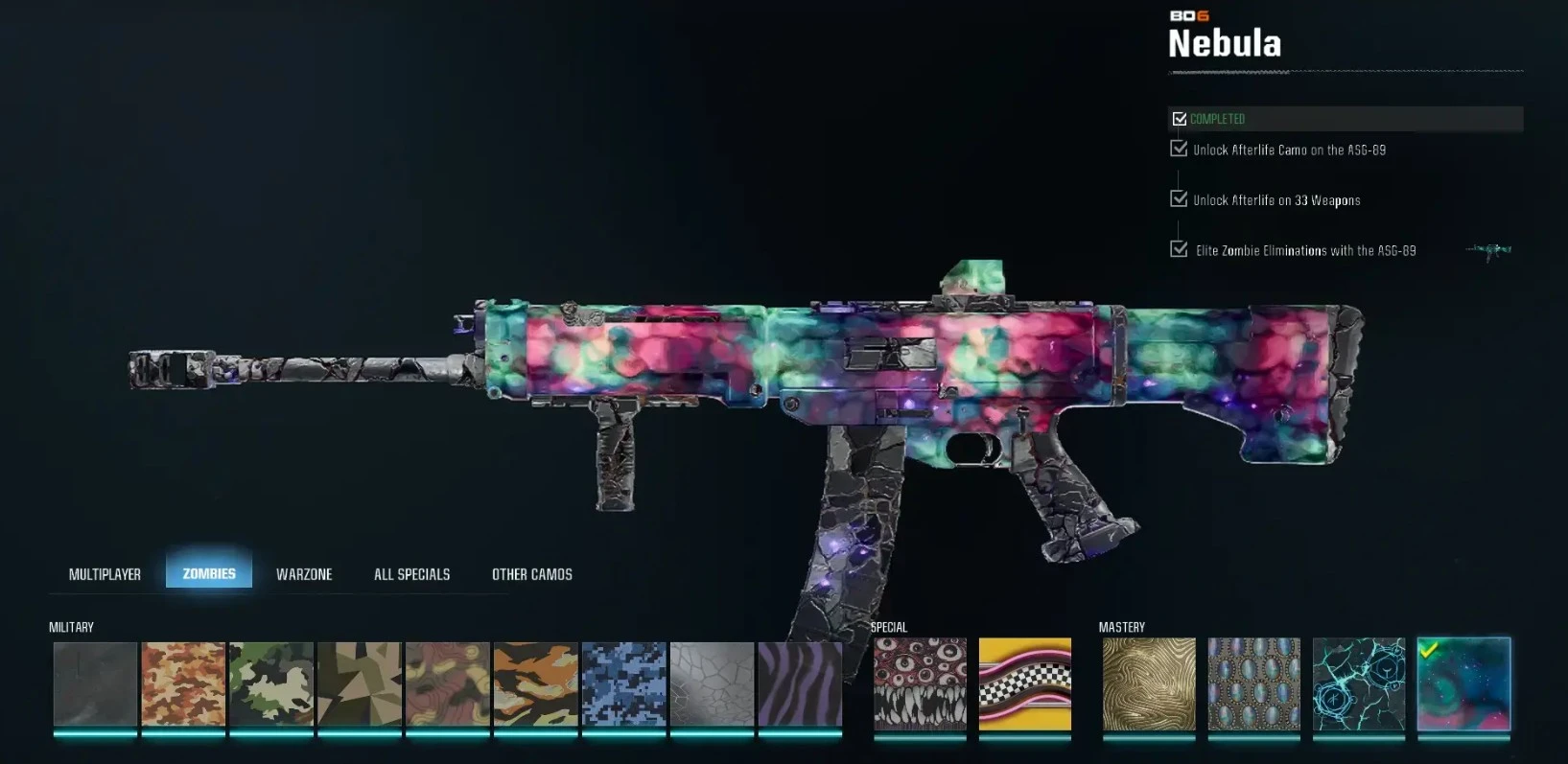
Task: Click the Nebula camo title text
Action: (x=1225, y=44)
